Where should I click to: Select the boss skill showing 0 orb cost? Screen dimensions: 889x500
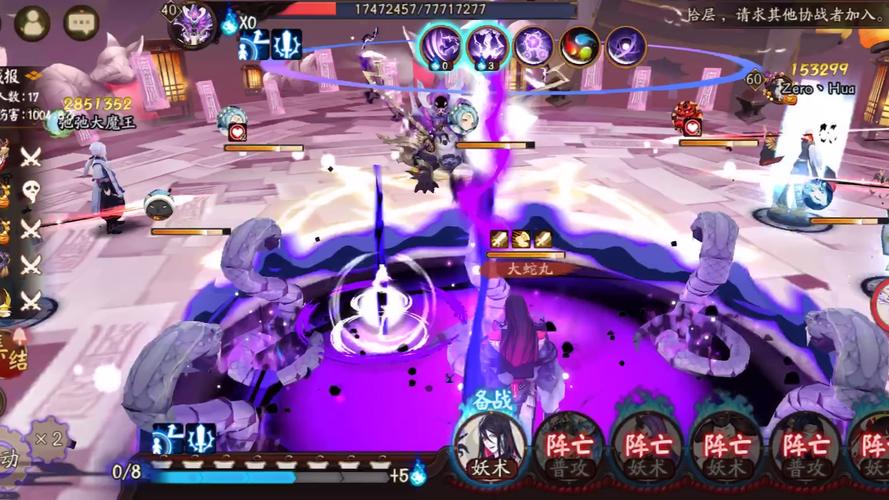tap(439, 46)
